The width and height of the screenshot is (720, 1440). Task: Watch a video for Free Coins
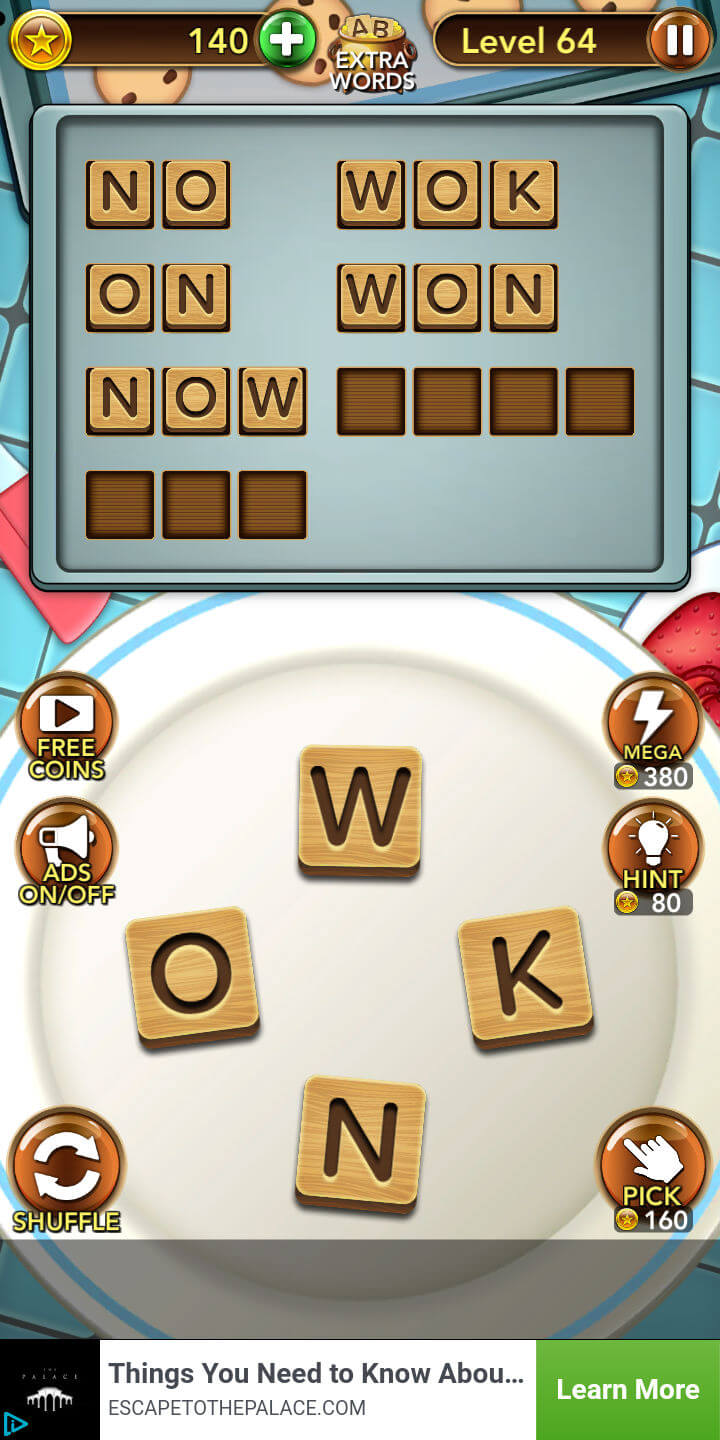coord(67,725)
